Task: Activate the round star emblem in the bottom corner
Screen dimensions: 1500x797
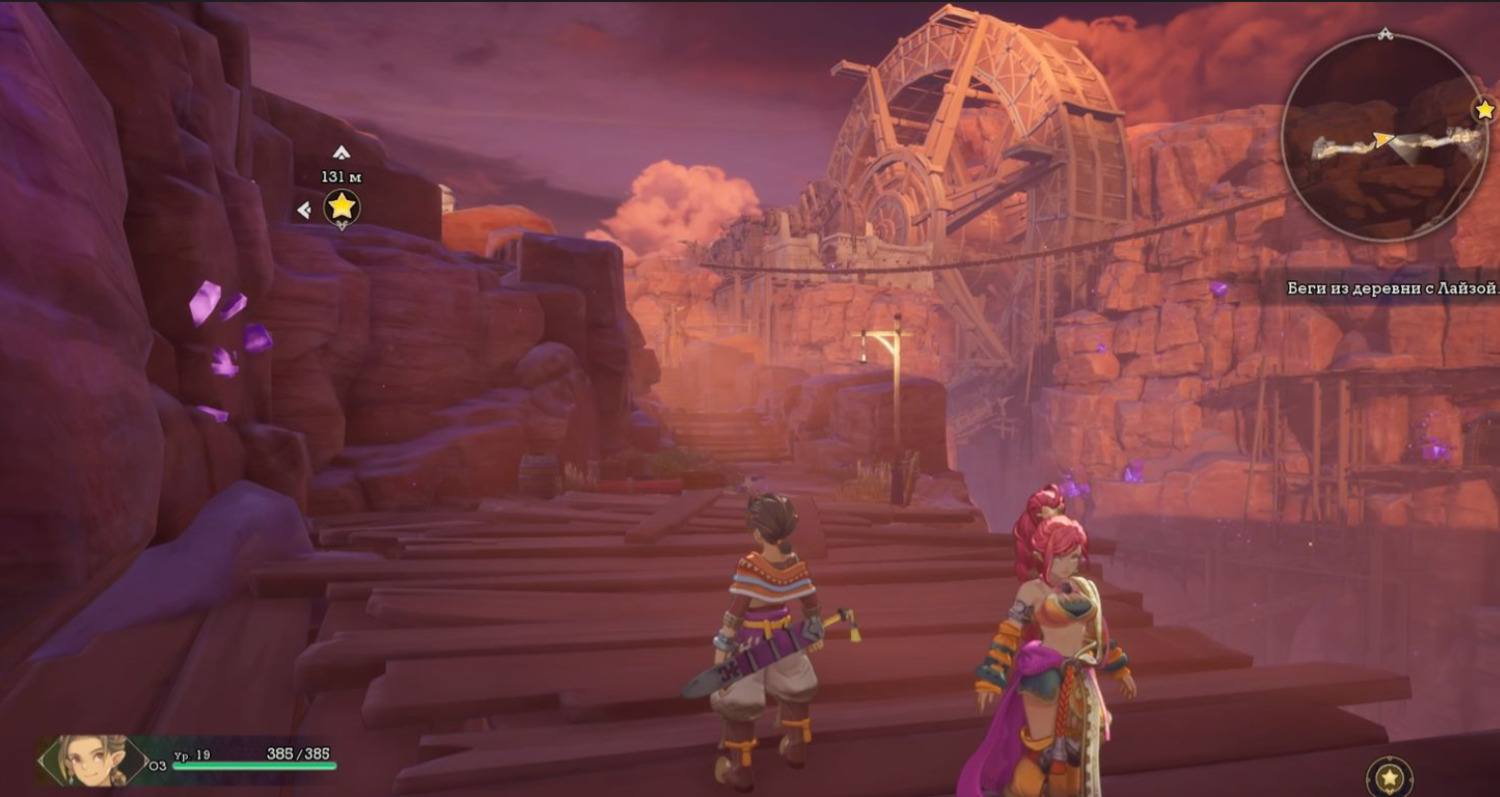Action: click(x=1389, y=777)
